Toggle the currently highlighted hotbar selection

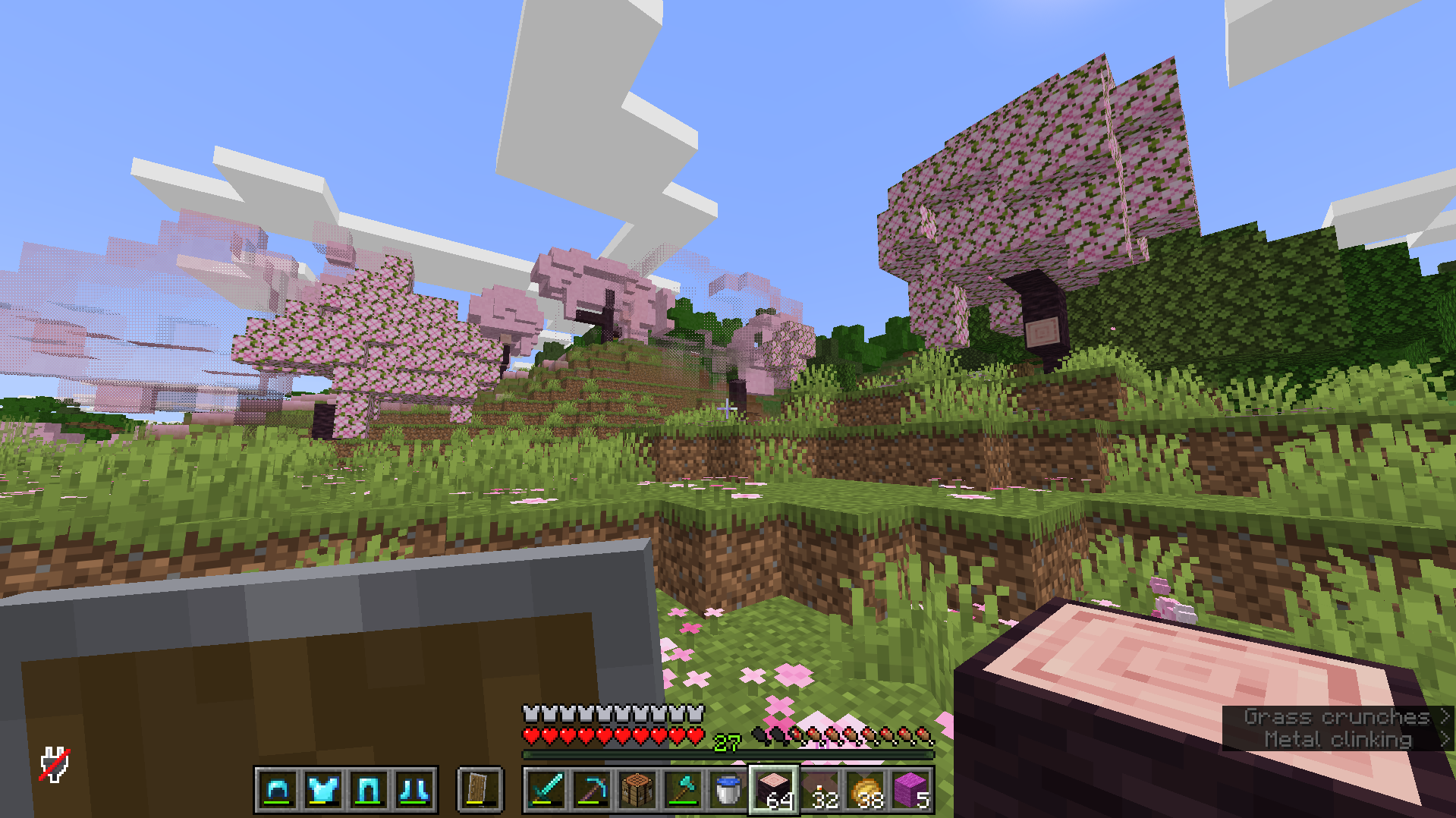773,789
